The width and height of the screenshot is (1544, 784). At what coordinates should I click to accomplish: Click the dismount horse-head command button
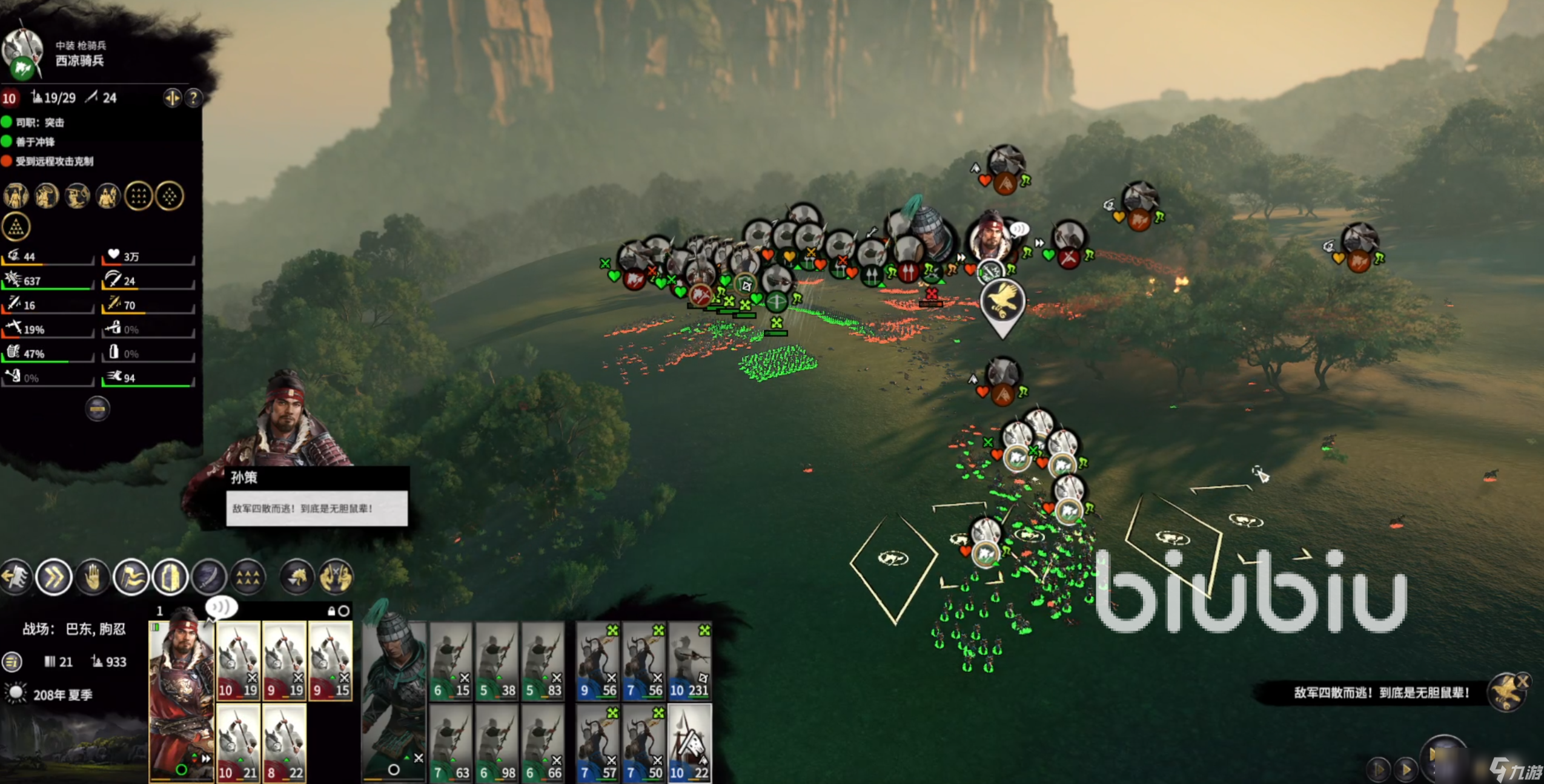(297, 577)
